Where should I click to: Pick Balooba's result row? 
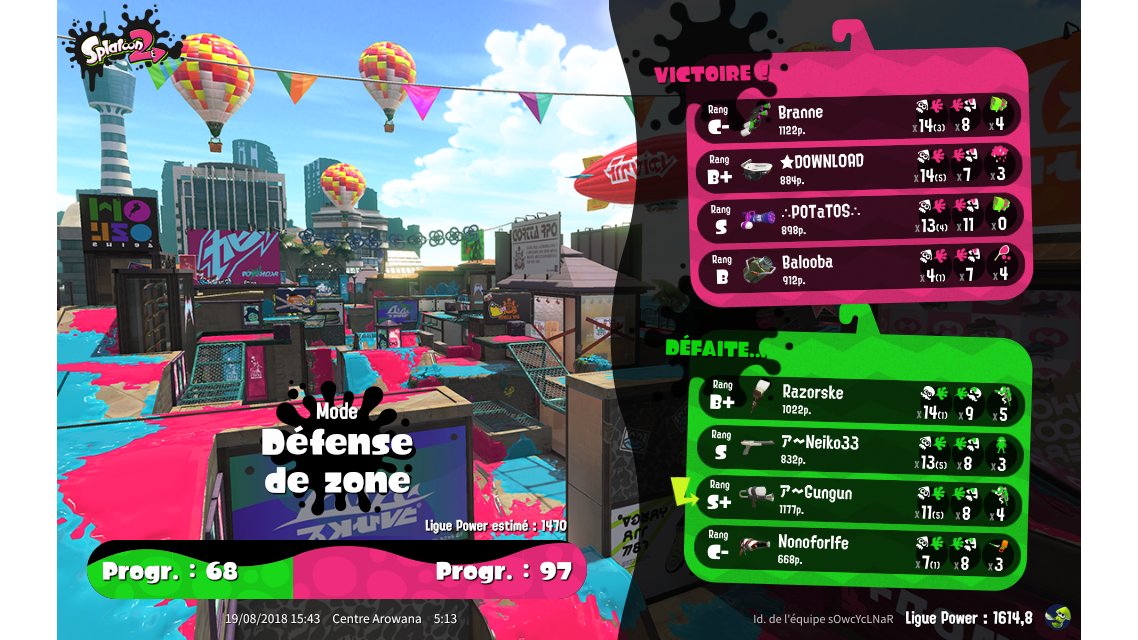(x=858, y=267)
